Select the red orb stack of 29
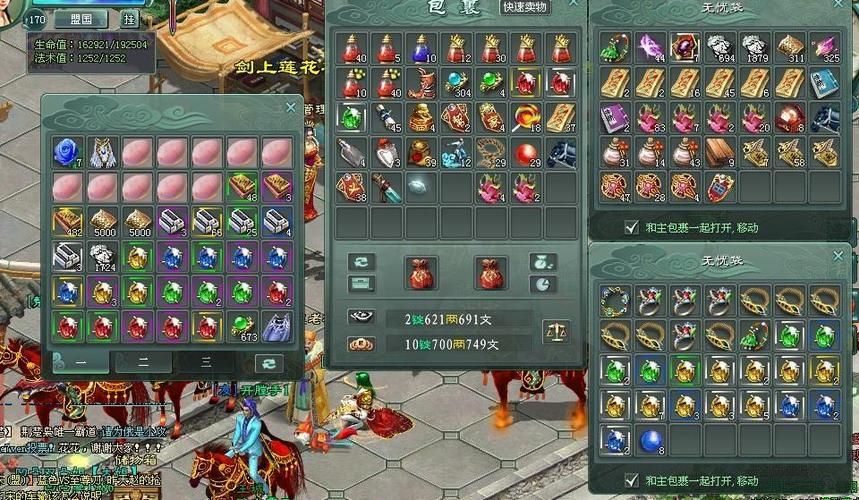 pos(526,152)
